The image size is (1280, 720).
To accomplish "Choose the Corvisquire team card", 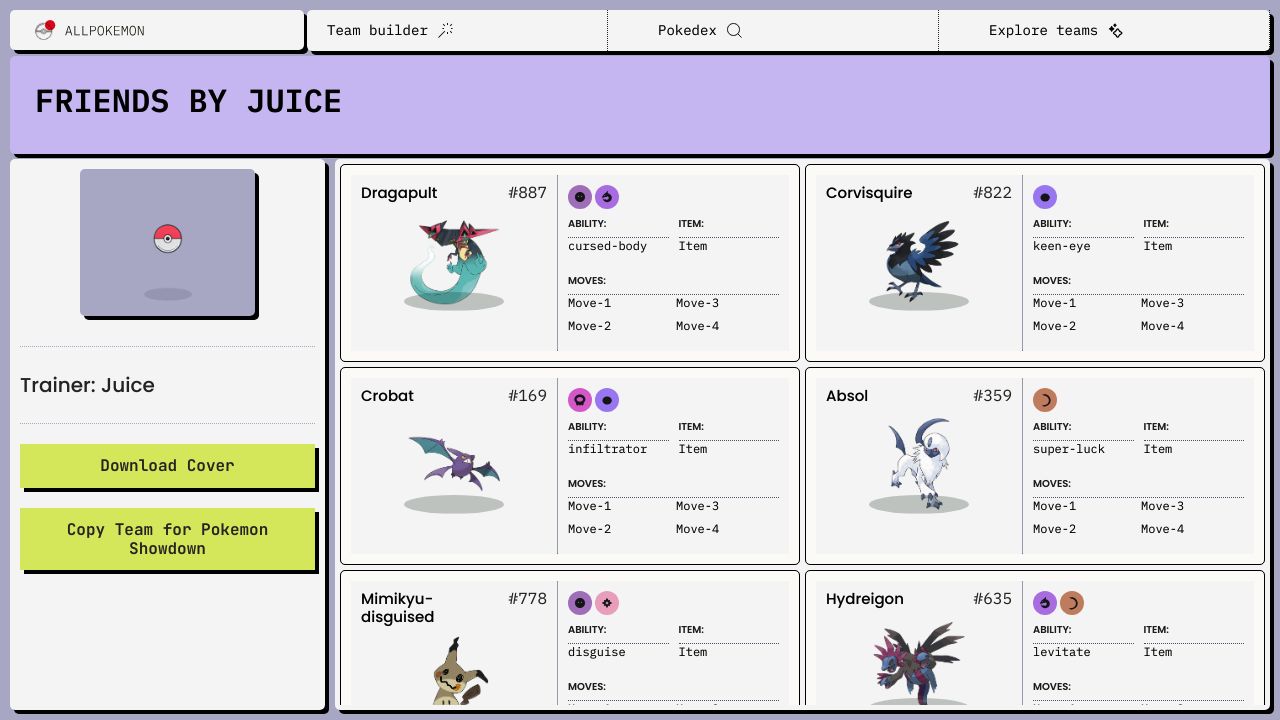I will pos(1034,262).
